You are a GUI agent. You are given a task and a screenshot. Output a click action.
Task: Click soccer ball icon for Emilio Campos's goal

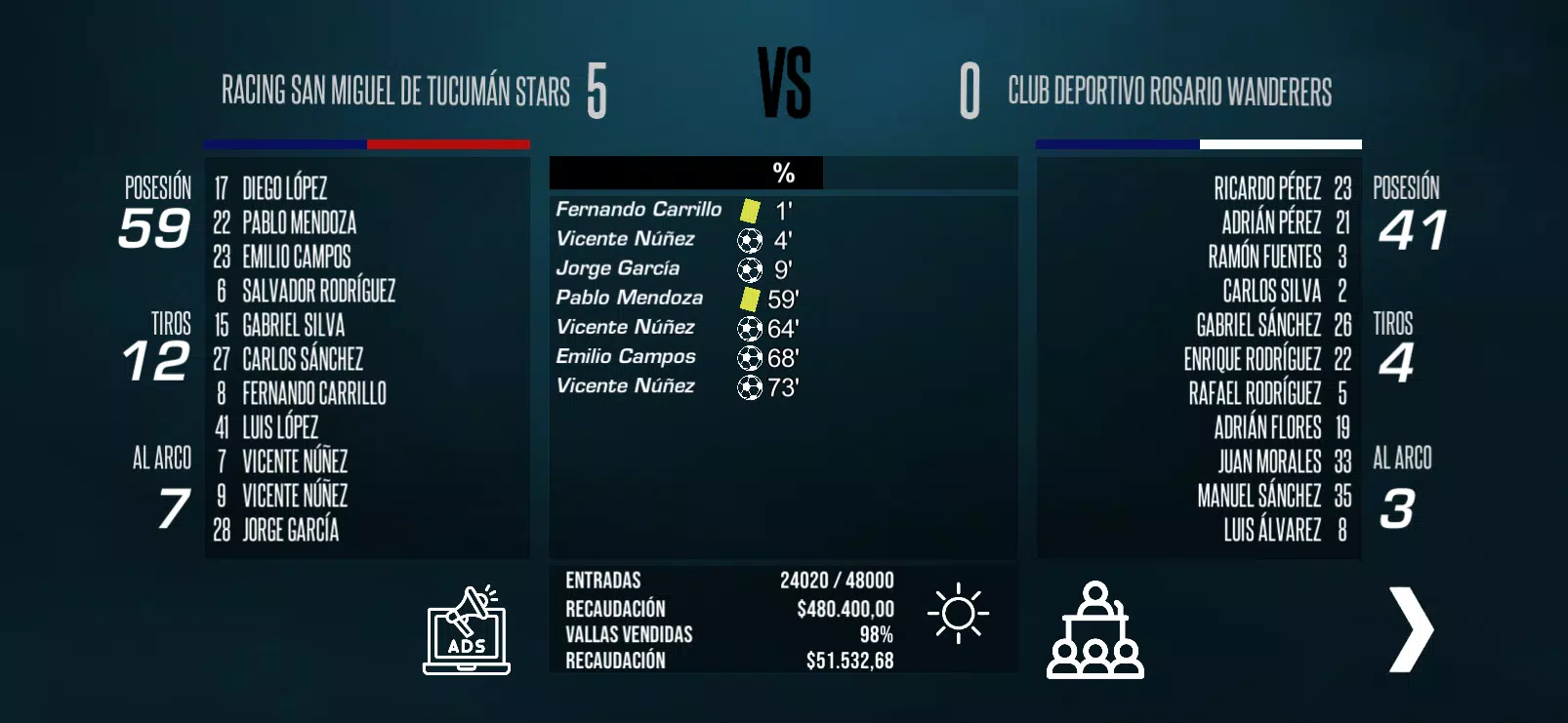pos(749,357)
